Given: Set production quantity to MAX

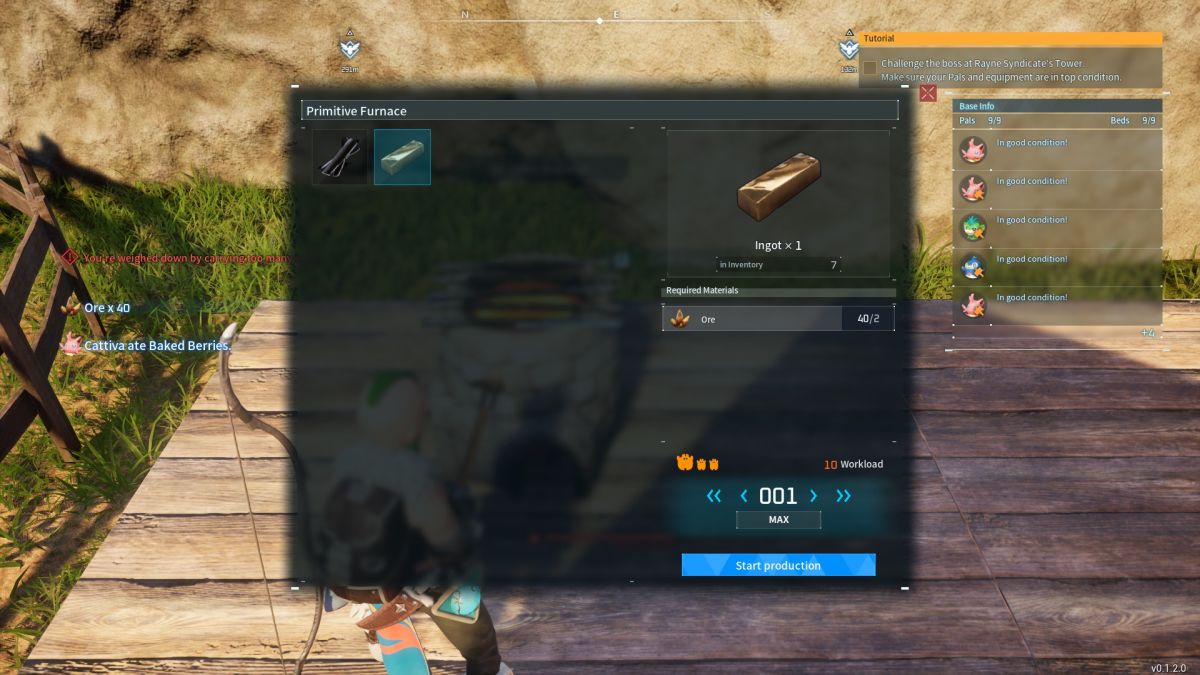Looking at the screenshot, I should [778, 520].
